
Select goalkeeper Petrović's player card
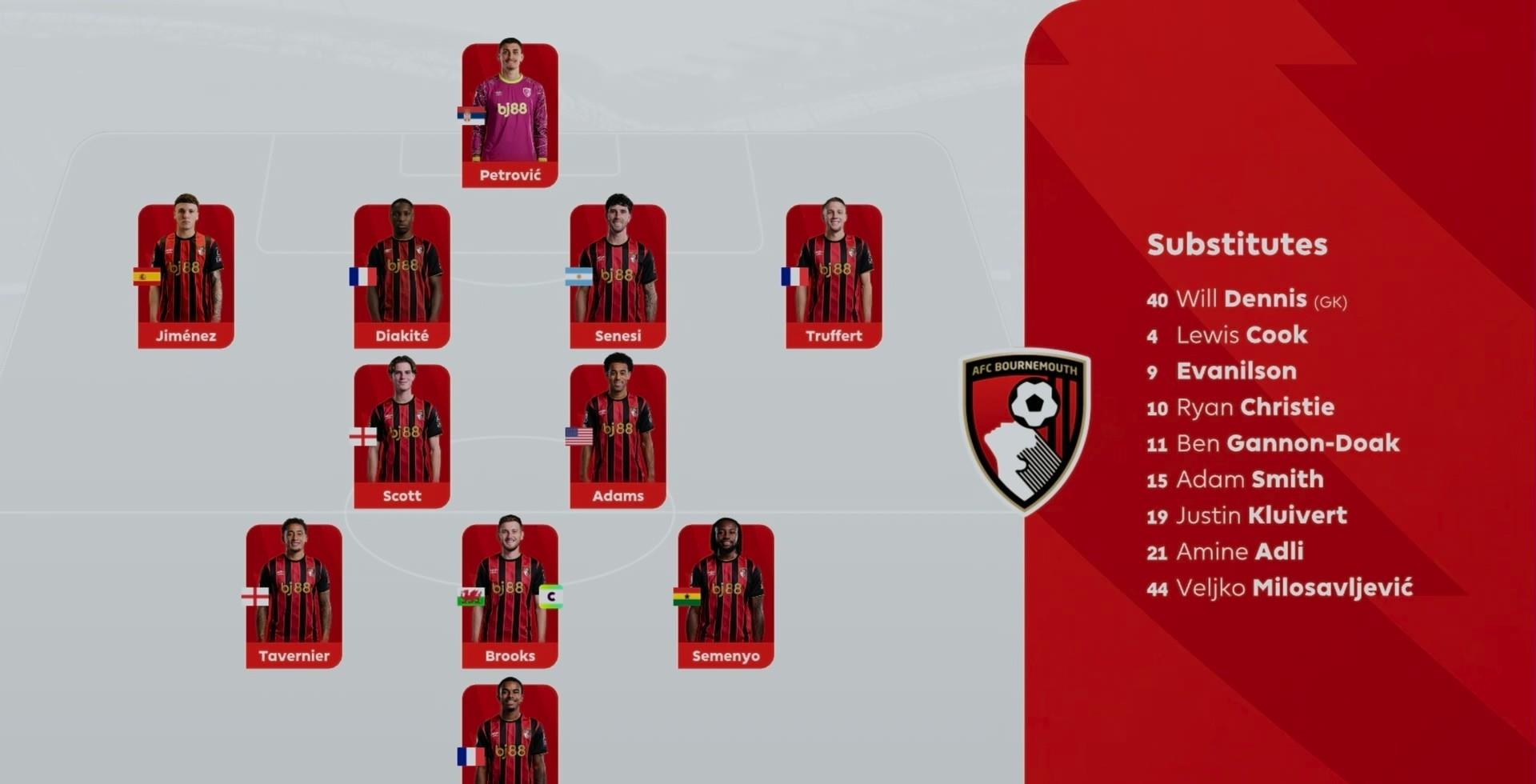pos(510,115)
